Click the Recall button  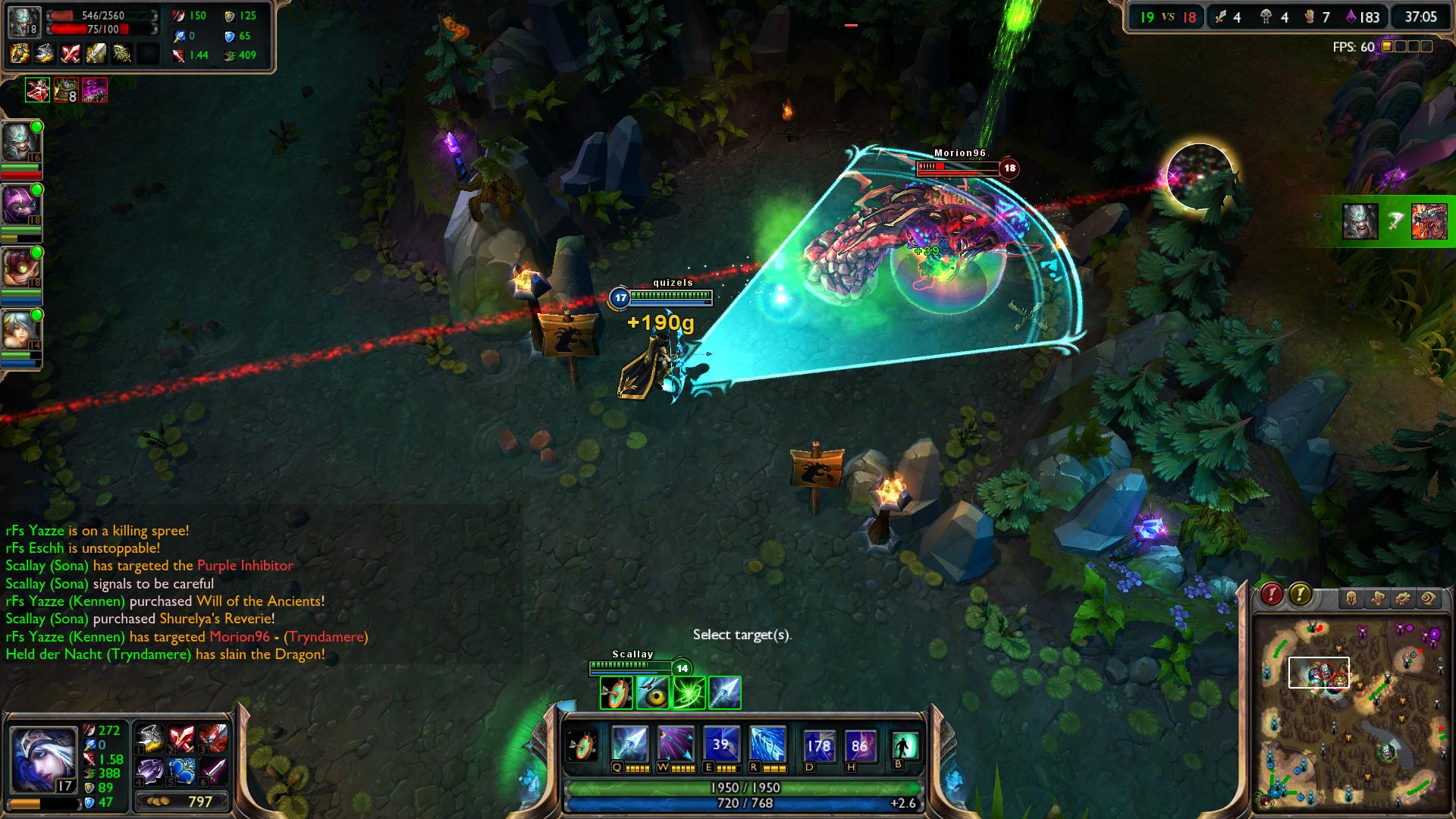coord(904,746)
